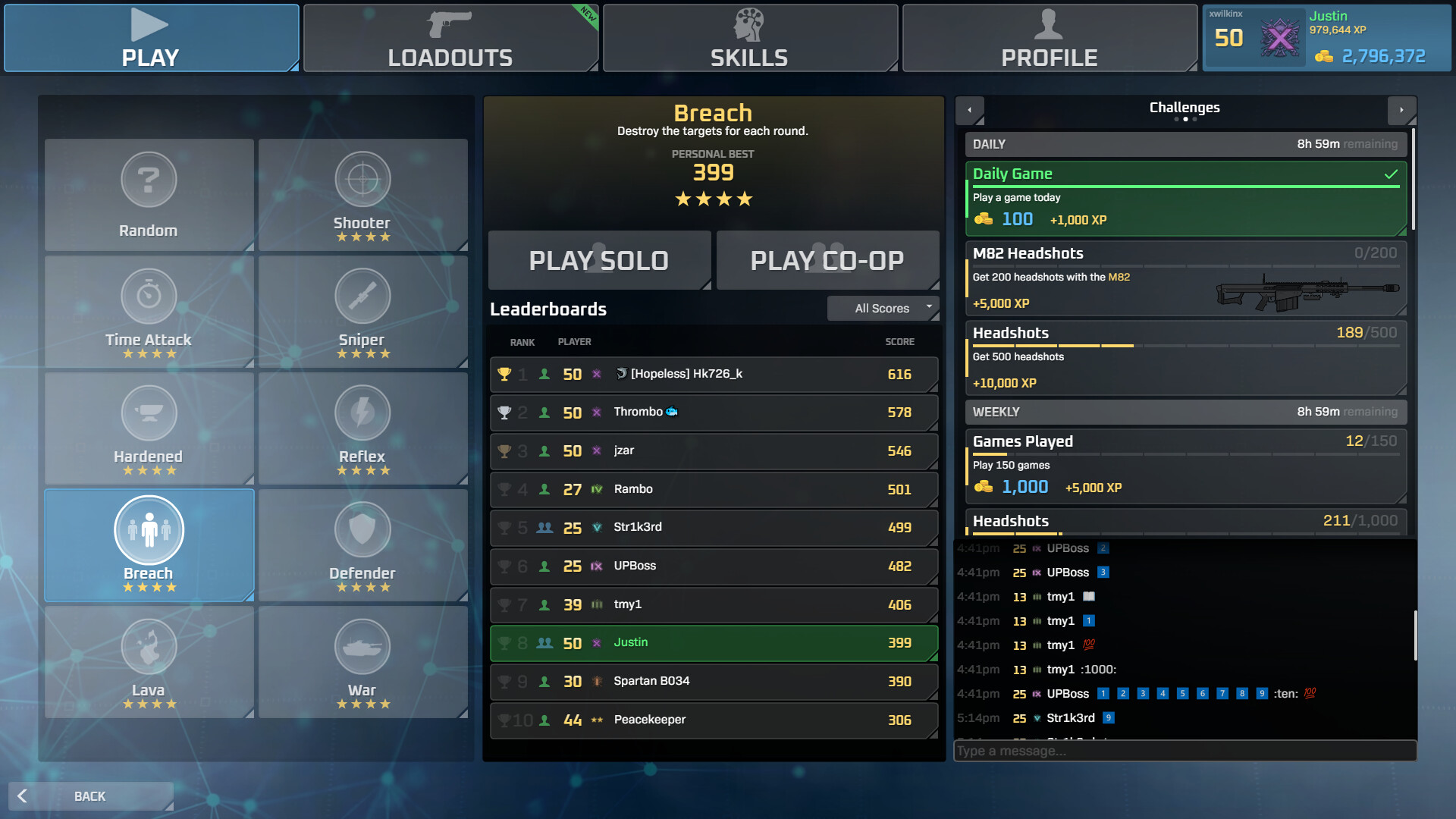1456x819 pixels.
Task: Open the PROFILE tab
Action: 1050,38
